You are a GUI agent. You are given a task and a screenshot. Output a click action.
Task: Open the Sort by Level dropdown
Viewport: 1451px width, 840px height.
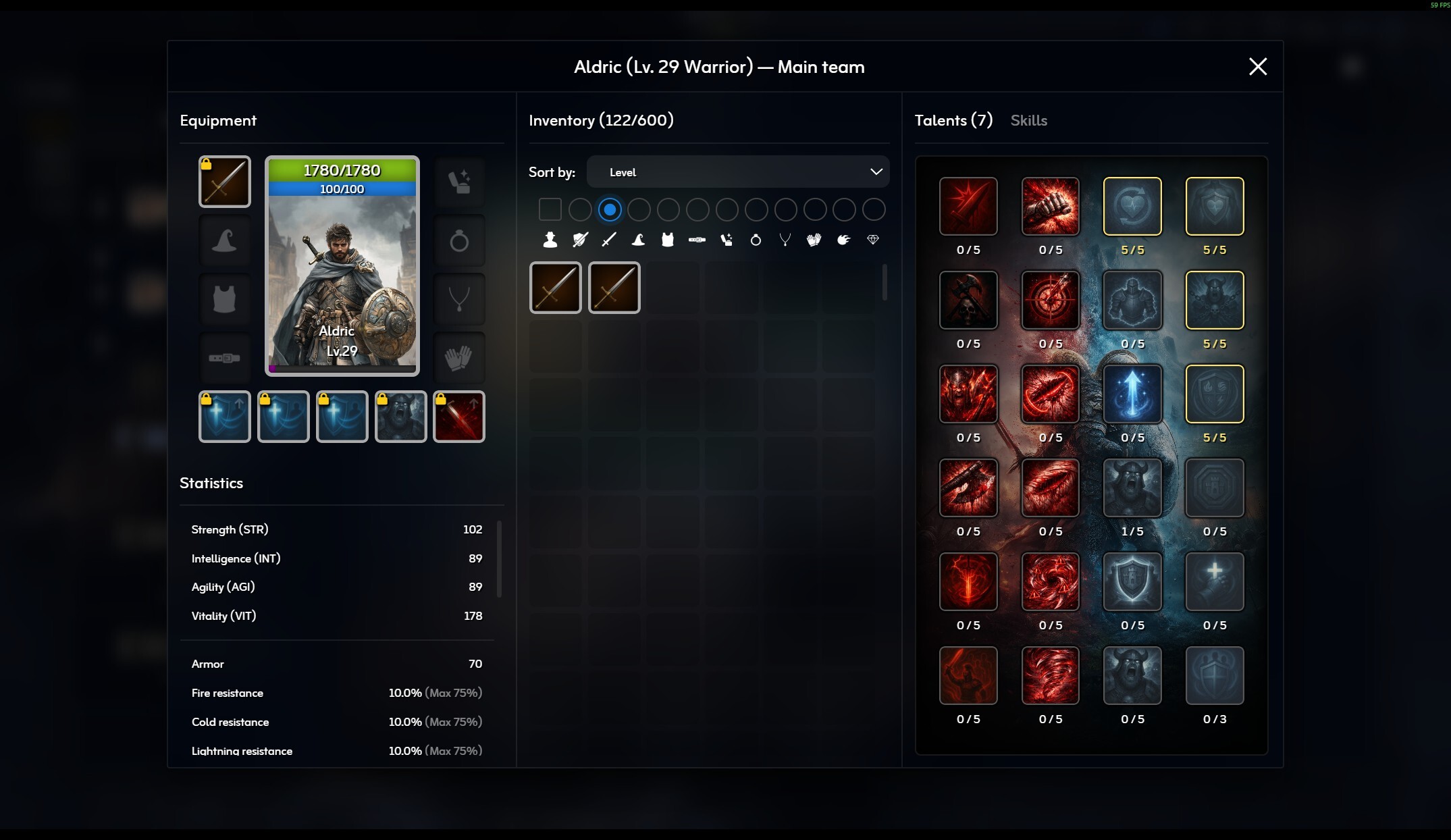tap(739, 172)
